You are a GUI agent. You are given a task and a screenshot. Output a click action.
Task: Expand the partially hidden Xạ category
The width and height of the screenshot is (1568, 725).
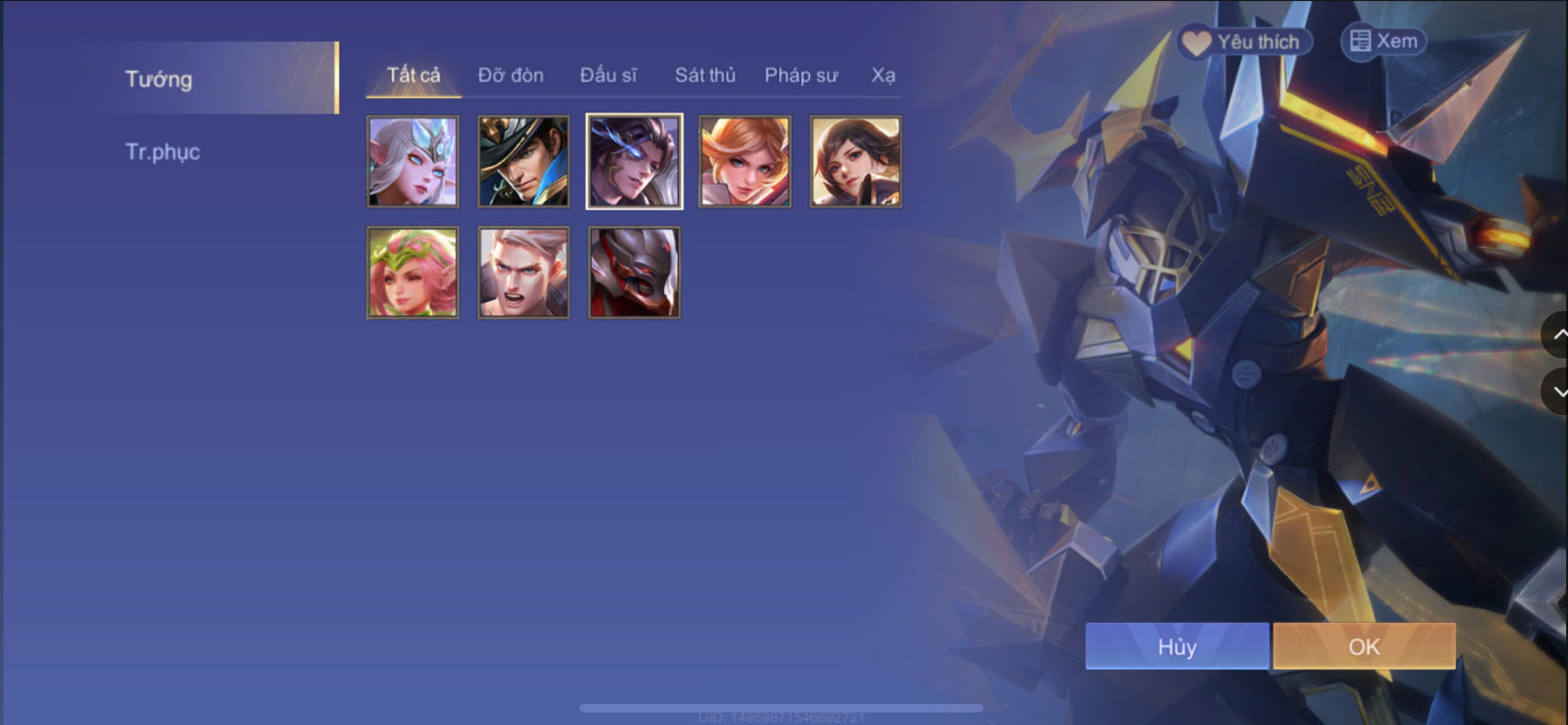click(884, 75)
